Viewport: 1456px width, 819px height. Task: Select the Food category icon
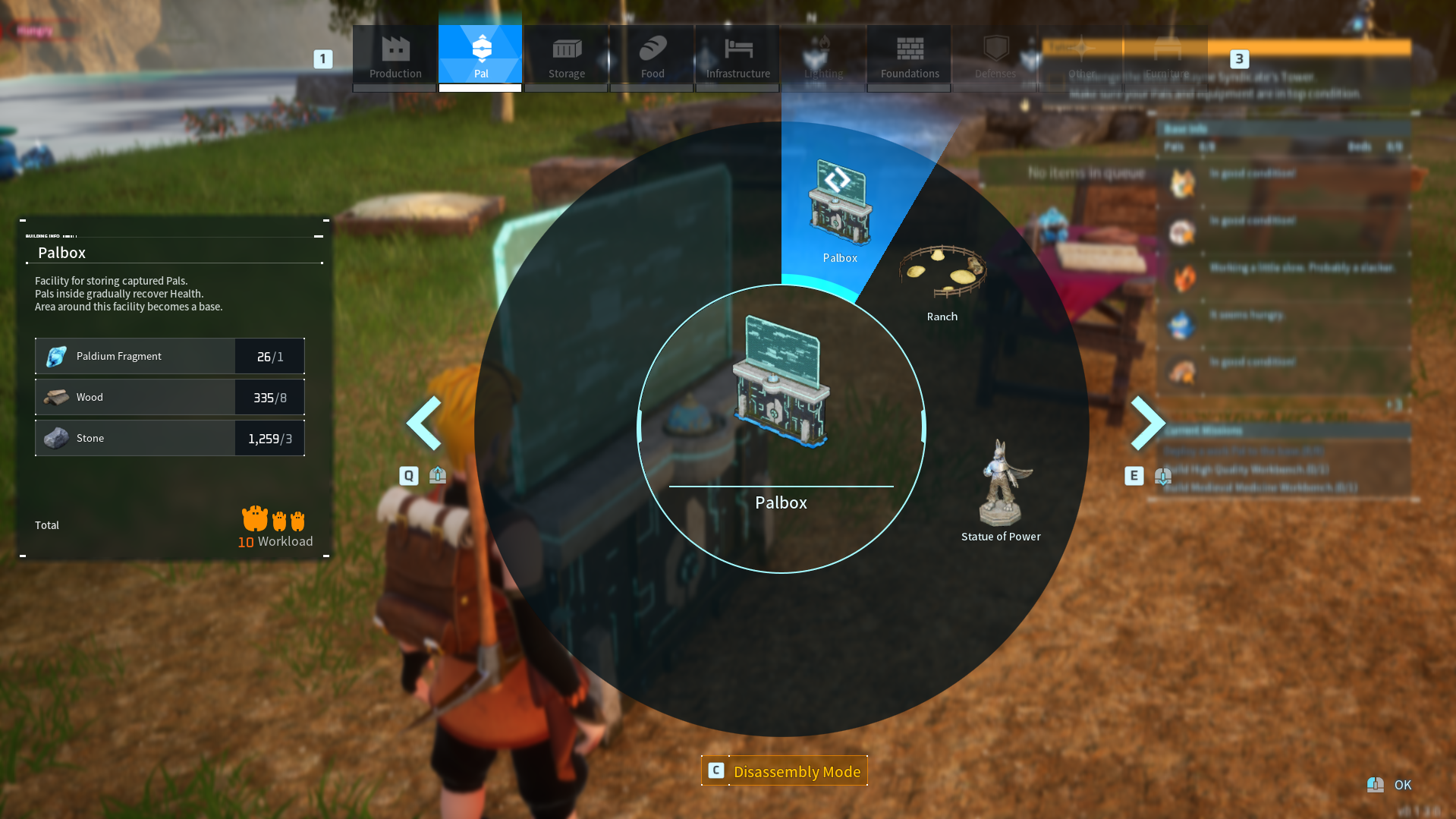[652, 53]
